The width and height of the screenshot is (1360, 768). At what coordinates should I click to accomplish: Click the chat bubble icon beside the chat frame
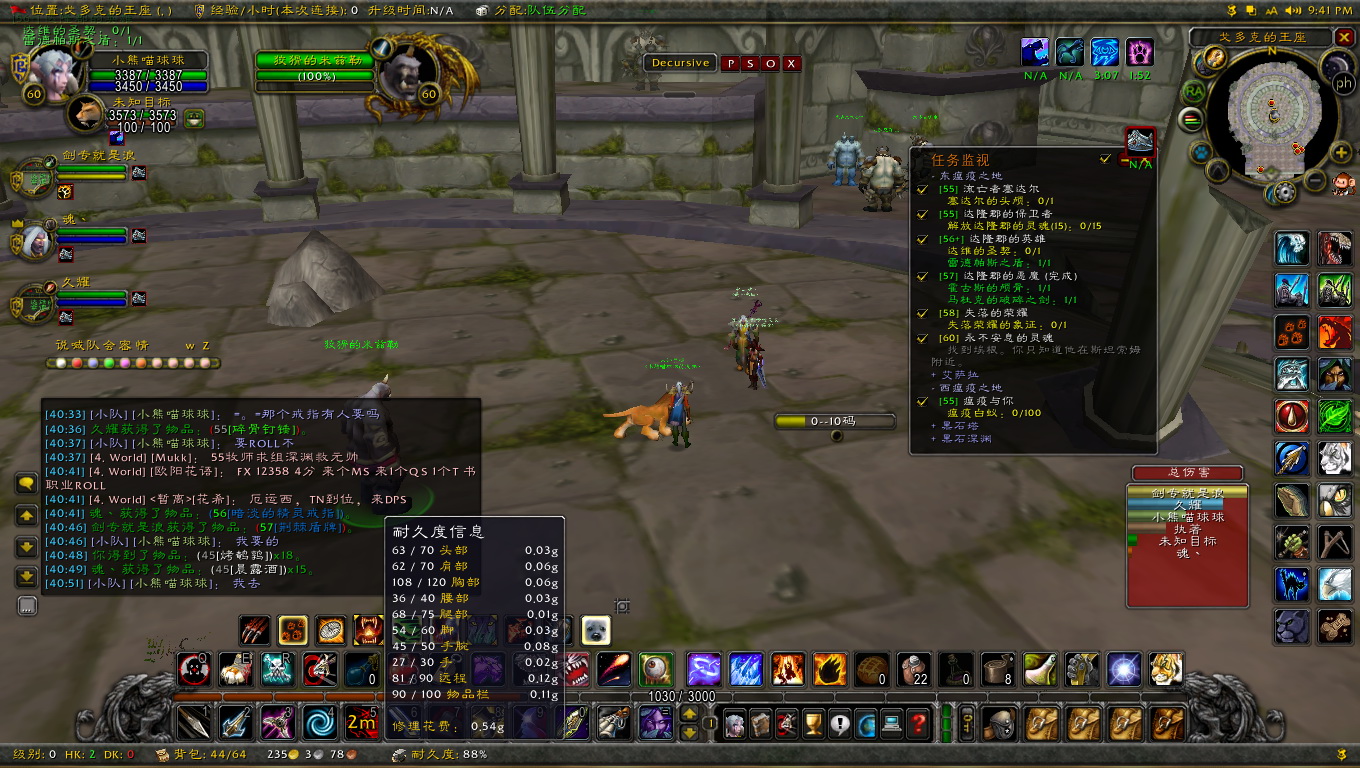coord(25,482)
